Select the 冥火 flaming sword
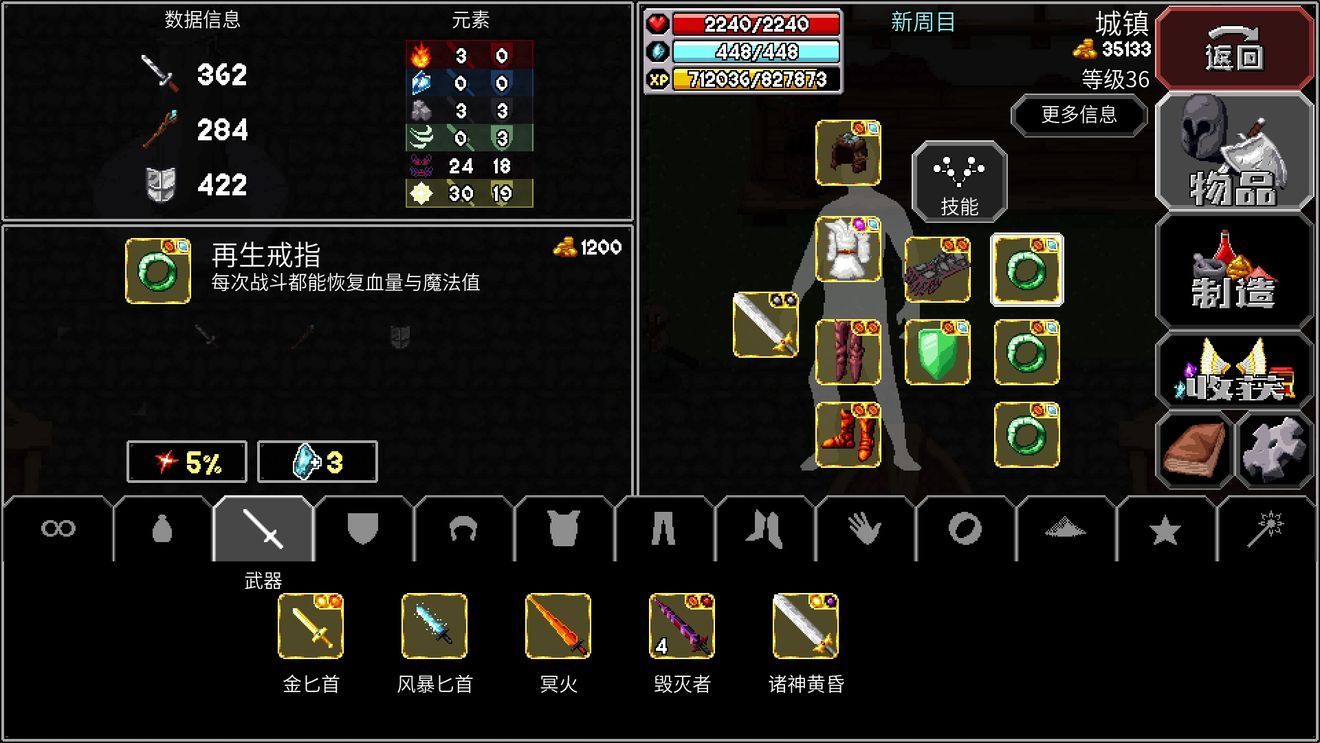 (558, 627)
